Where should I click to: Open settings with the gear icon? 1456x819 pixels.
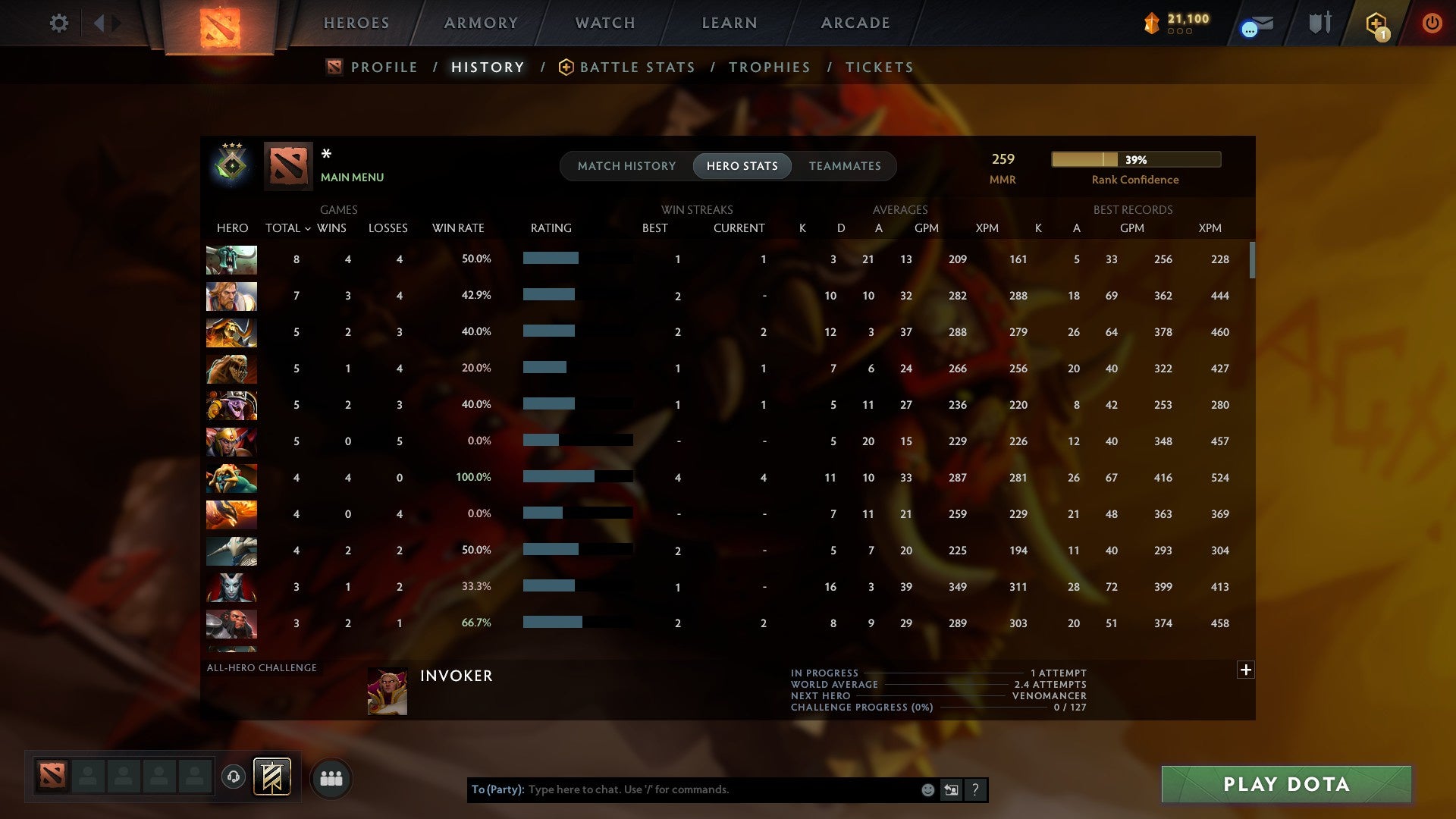point(58,24)
